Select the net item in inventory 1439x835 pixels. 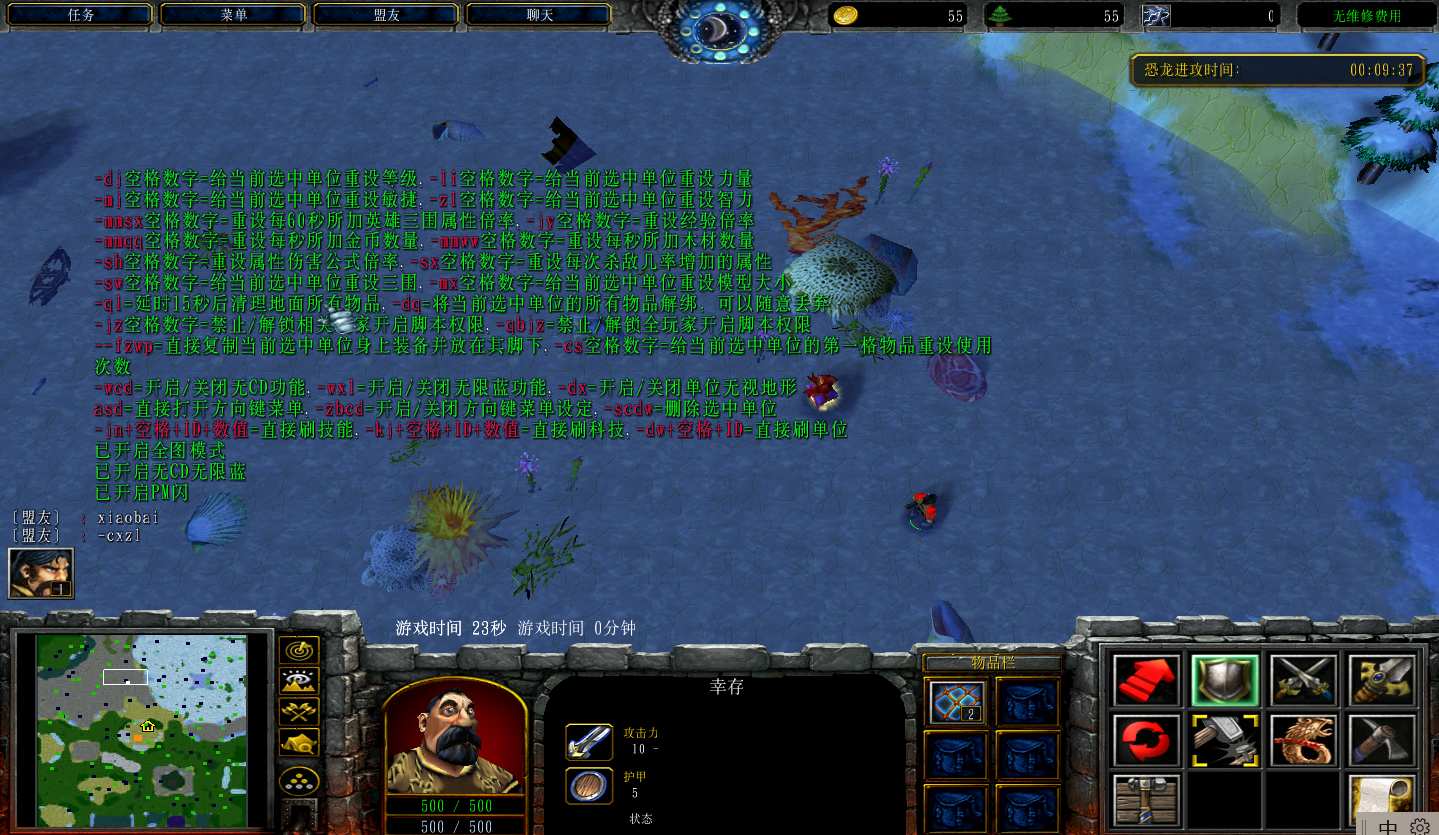[957, 701]
